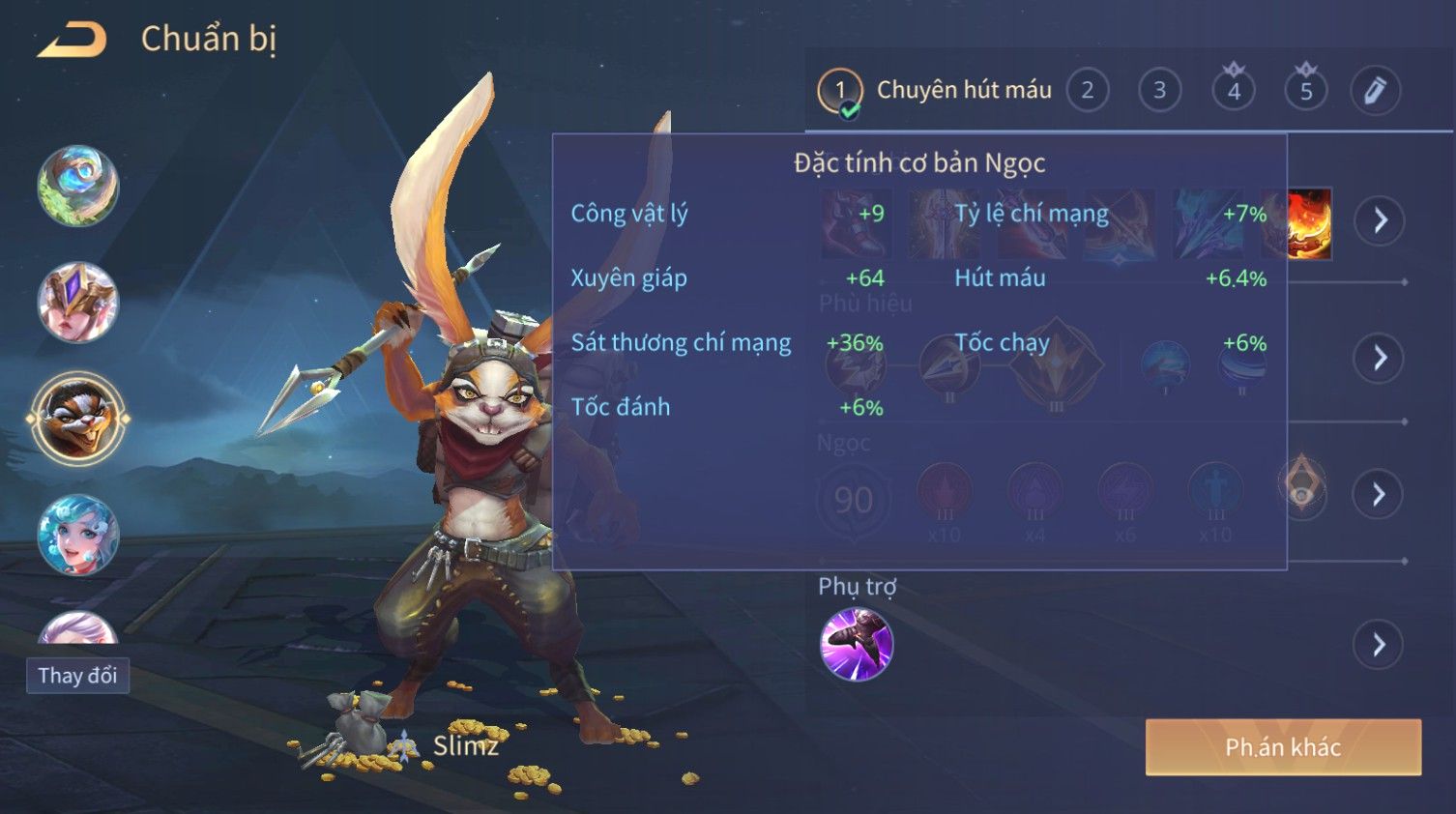Go back using the return arrow

click(73, 40)
